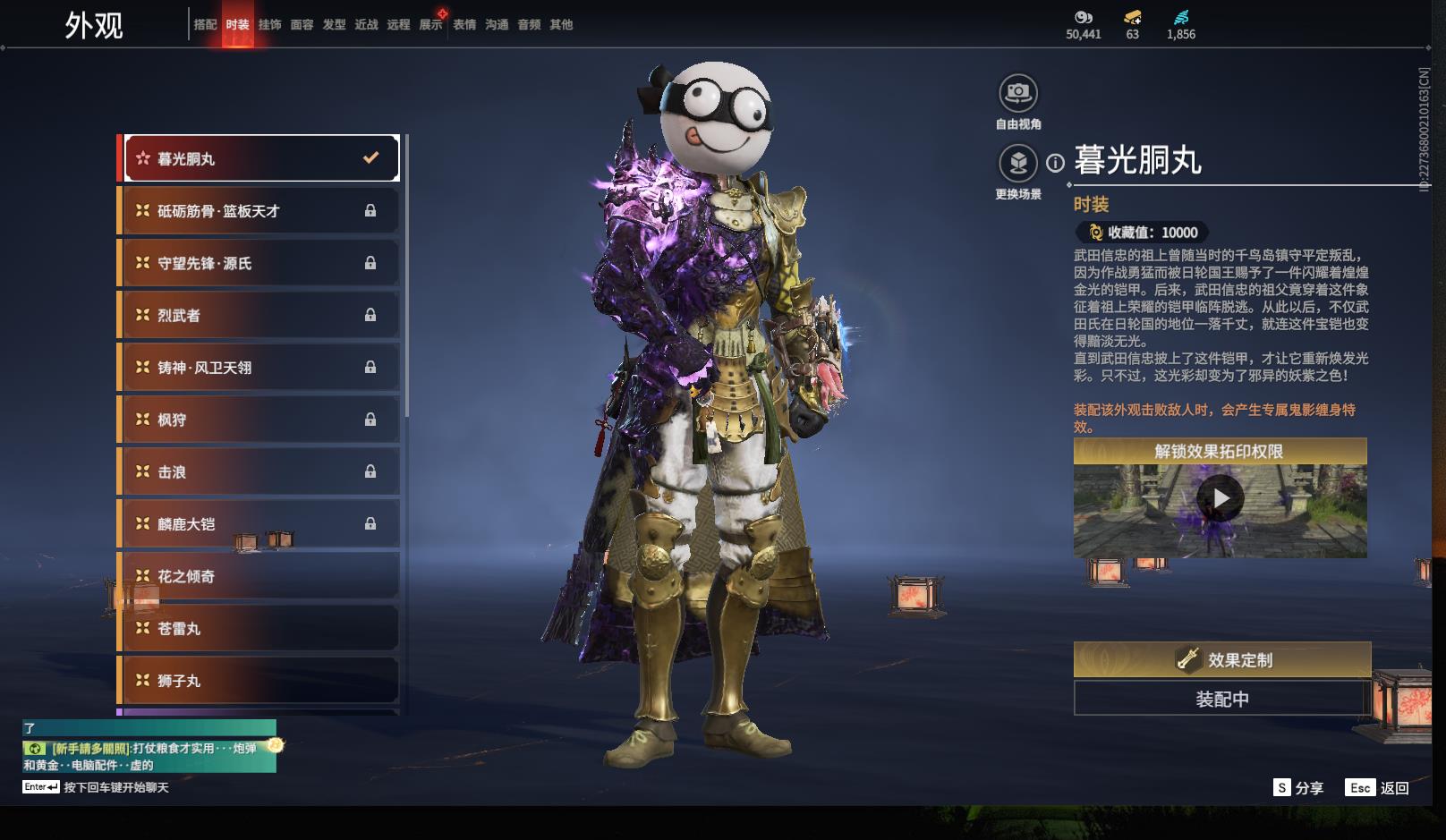1446x840 pixels.
Task: Switch to the 其他 tab
Action: (561, 25)
